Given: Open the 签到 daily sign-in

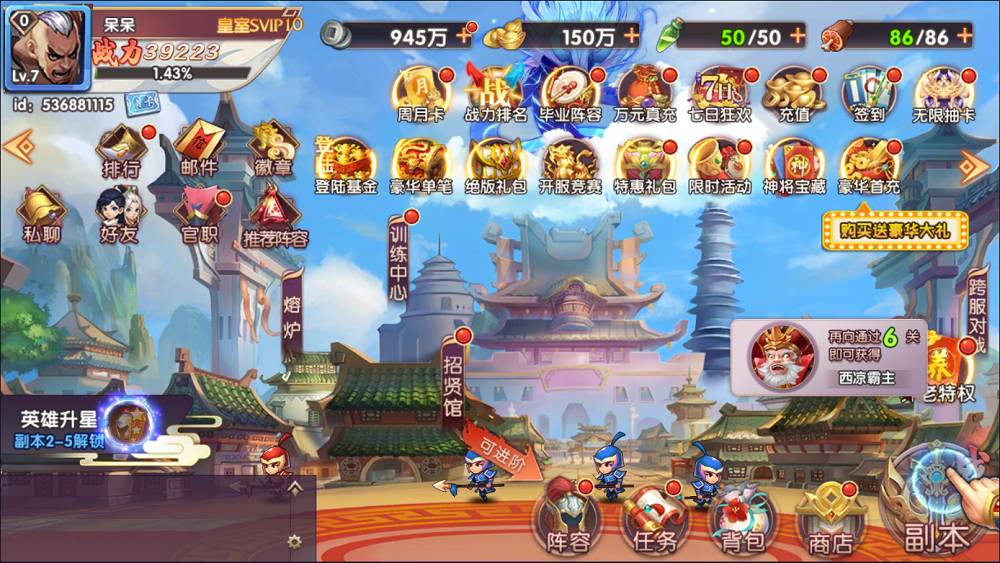Looking at the screenshot, I should coord(867,95).
